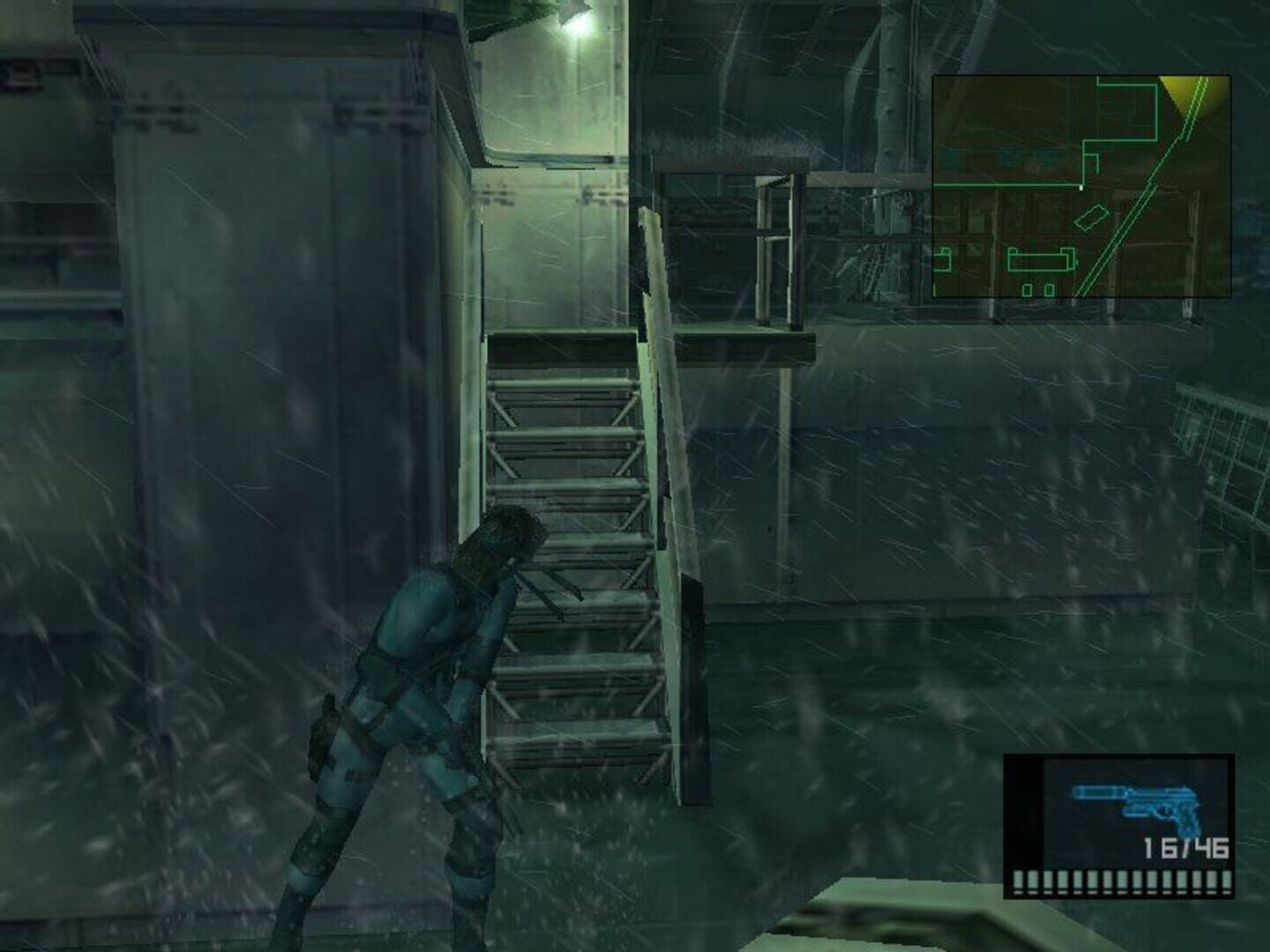Click the diamond-shaped room marker on the radar
The image size is (1270, 952).
tap(1093, 218)
